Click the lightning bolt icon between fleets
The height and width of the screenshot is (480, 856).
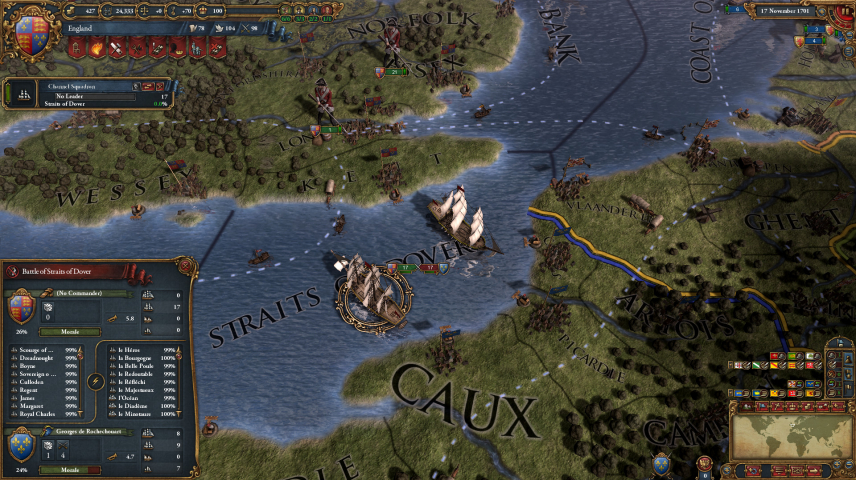click(94, 381)
